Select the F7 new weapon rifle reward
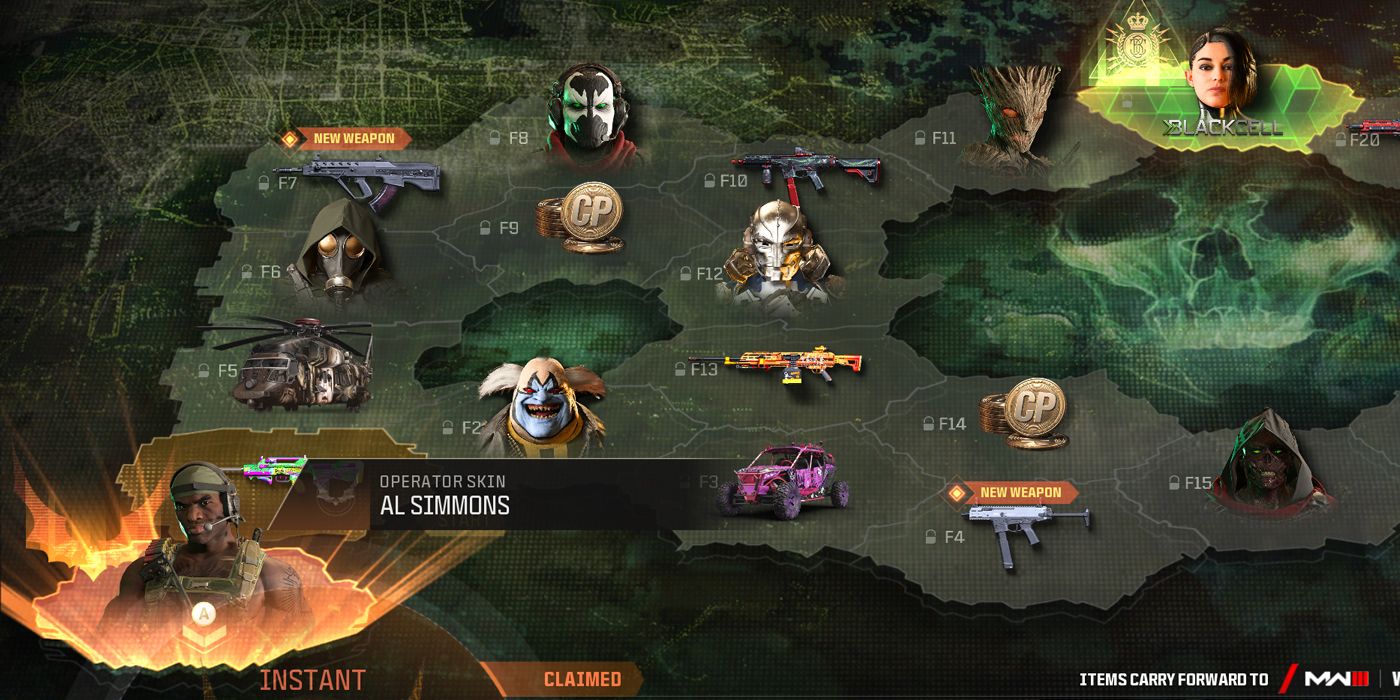 [x=372, y=181]
